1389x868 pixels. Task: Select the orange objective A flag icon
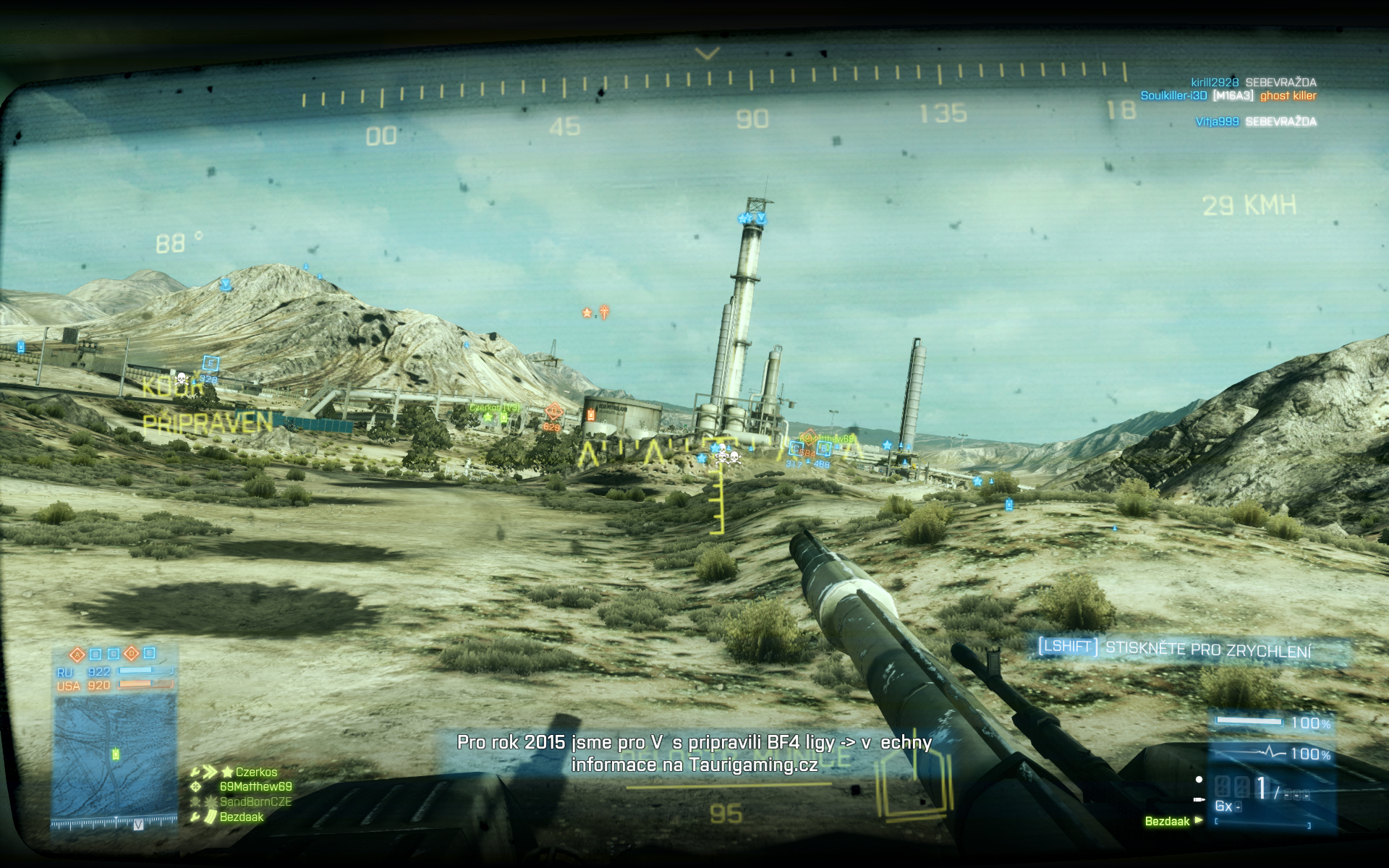pos(77,655)
